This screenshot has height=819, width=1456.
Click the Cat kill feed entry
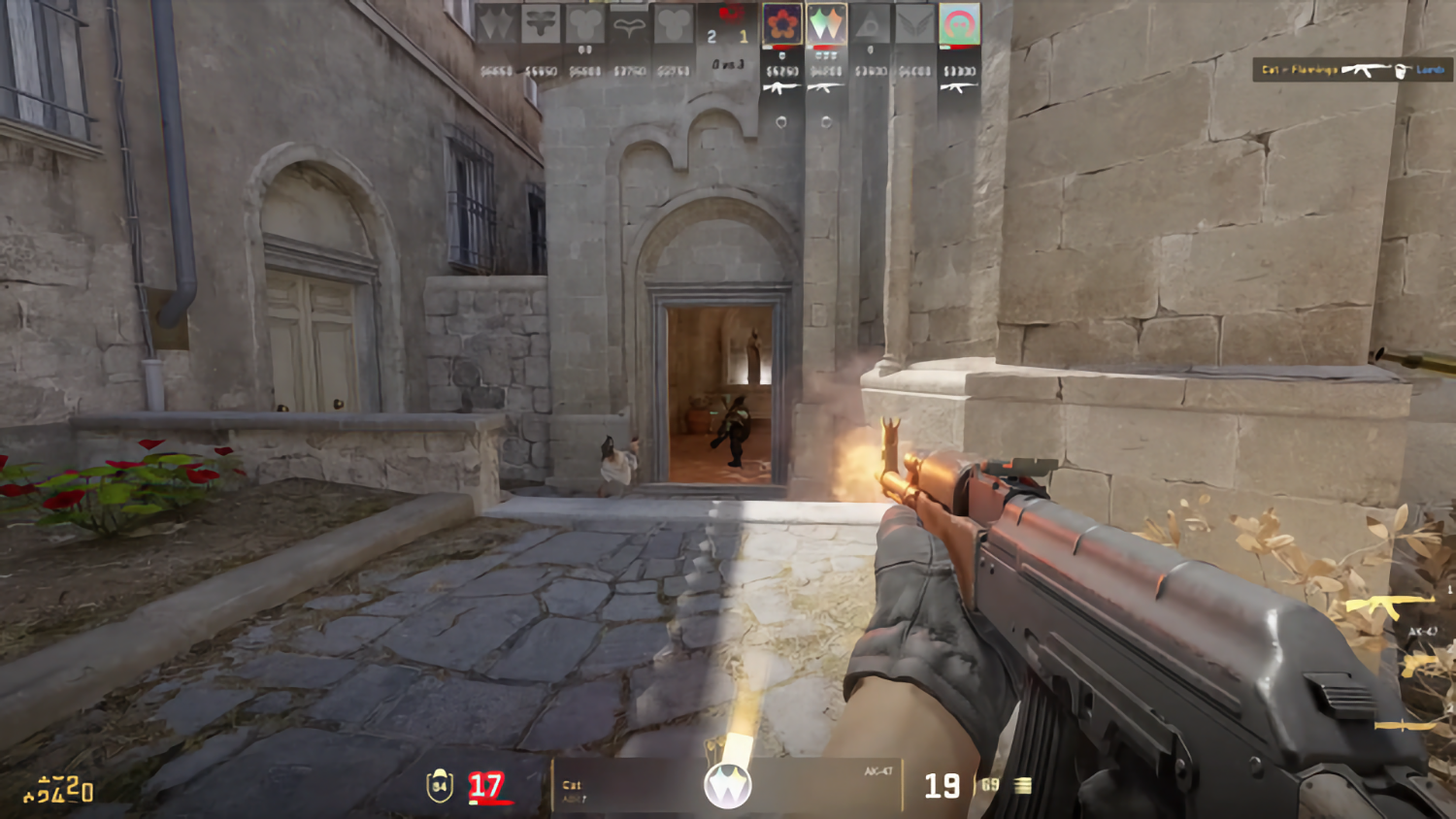(x=1351, y=70)
